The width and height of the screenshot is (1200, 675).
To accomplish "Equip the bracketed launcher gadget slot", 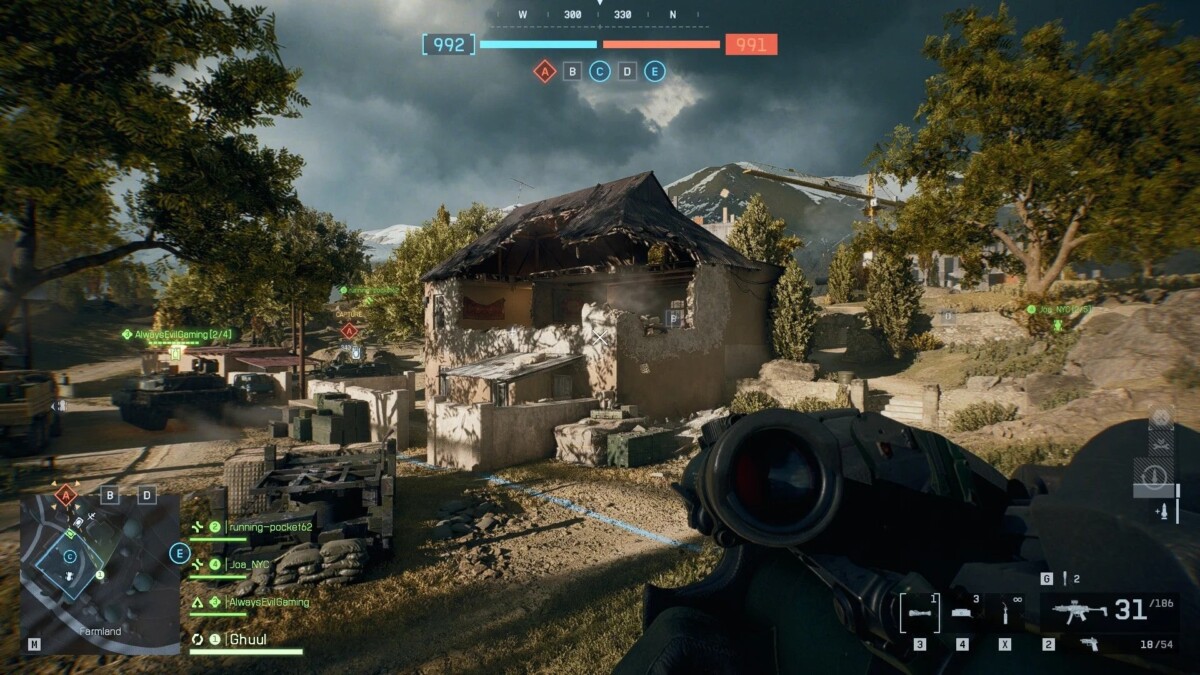I will click(x=919, y=612).
